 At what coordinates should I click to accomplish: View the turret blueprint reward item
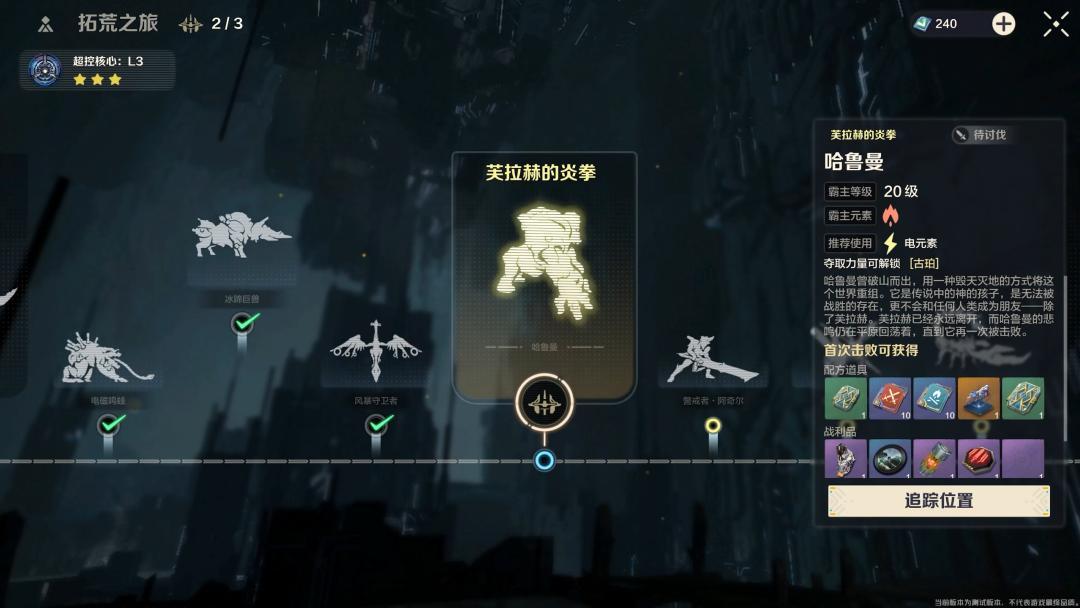tap(978, 398)
